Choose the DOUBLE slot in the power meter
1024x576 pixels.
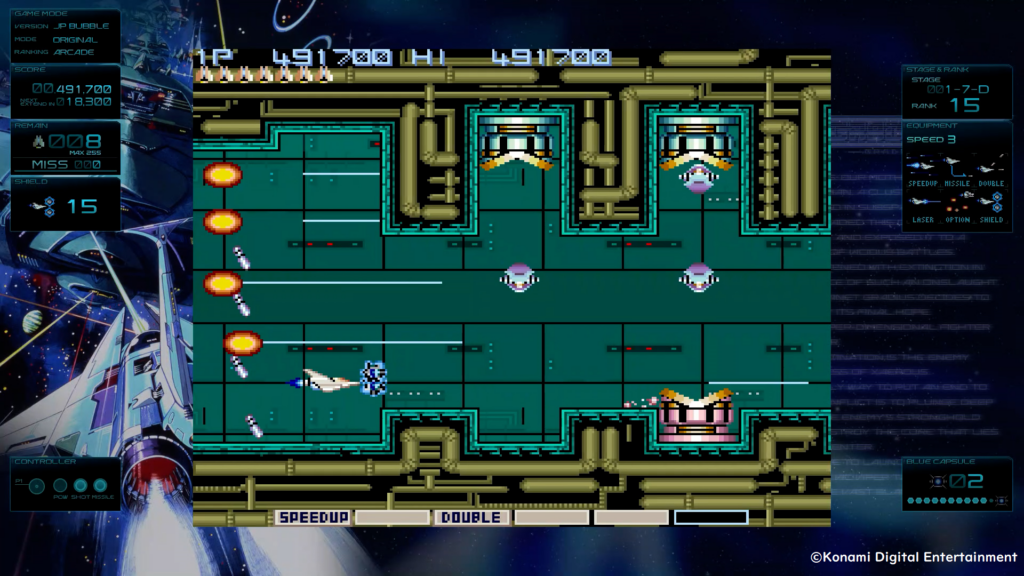[x=471, y=517]
